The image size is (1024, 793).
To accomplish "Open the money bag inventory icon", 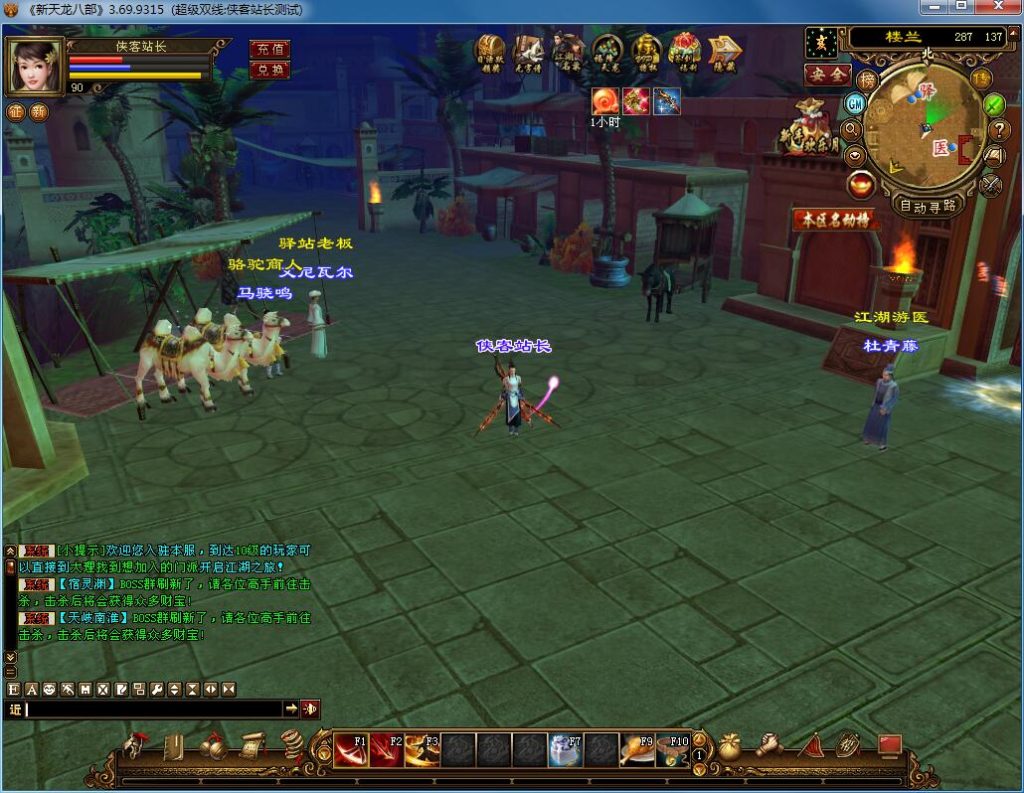I will click(730, 747).
